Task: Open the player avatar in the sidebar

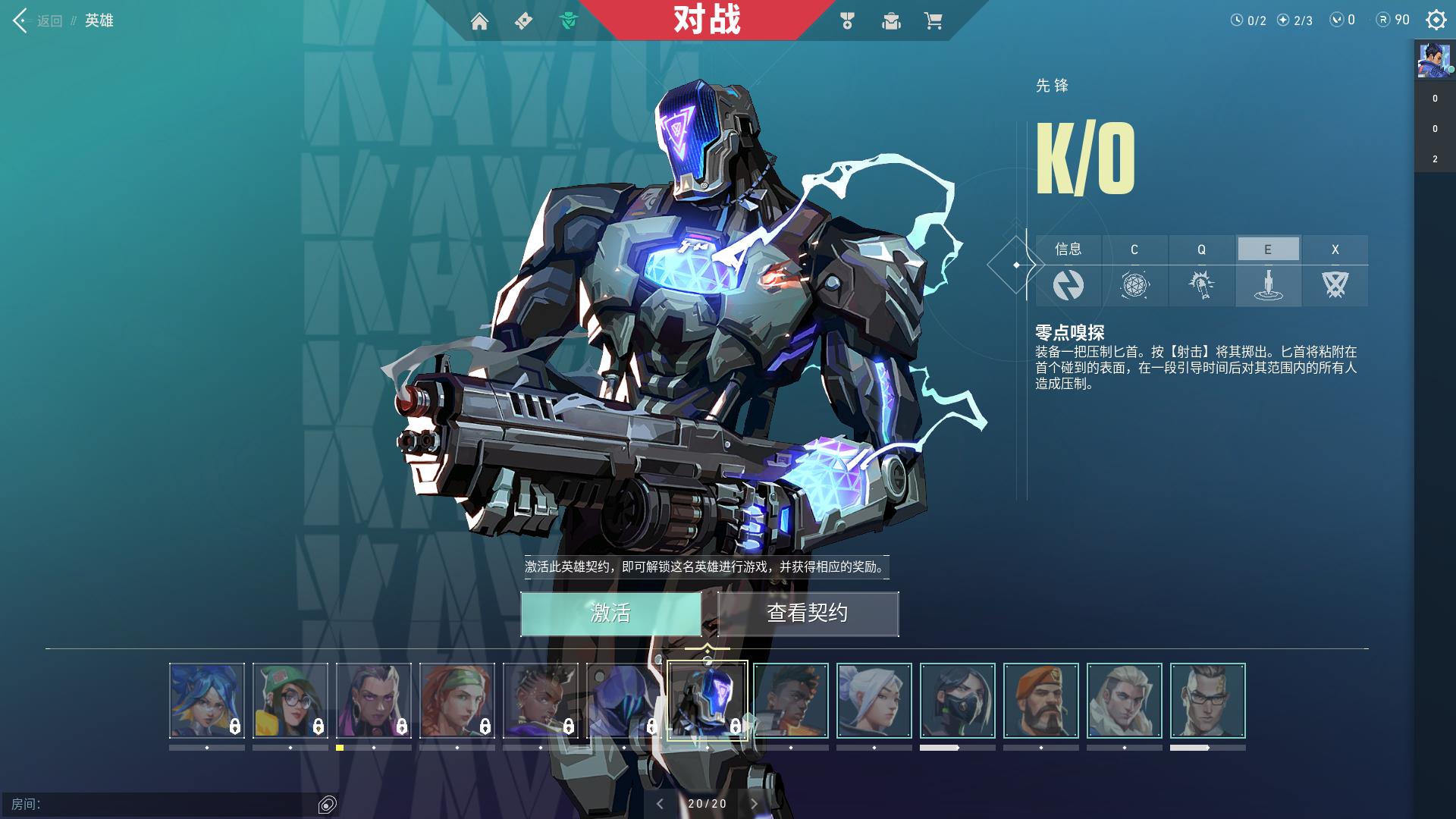Action: (1435, 60)
